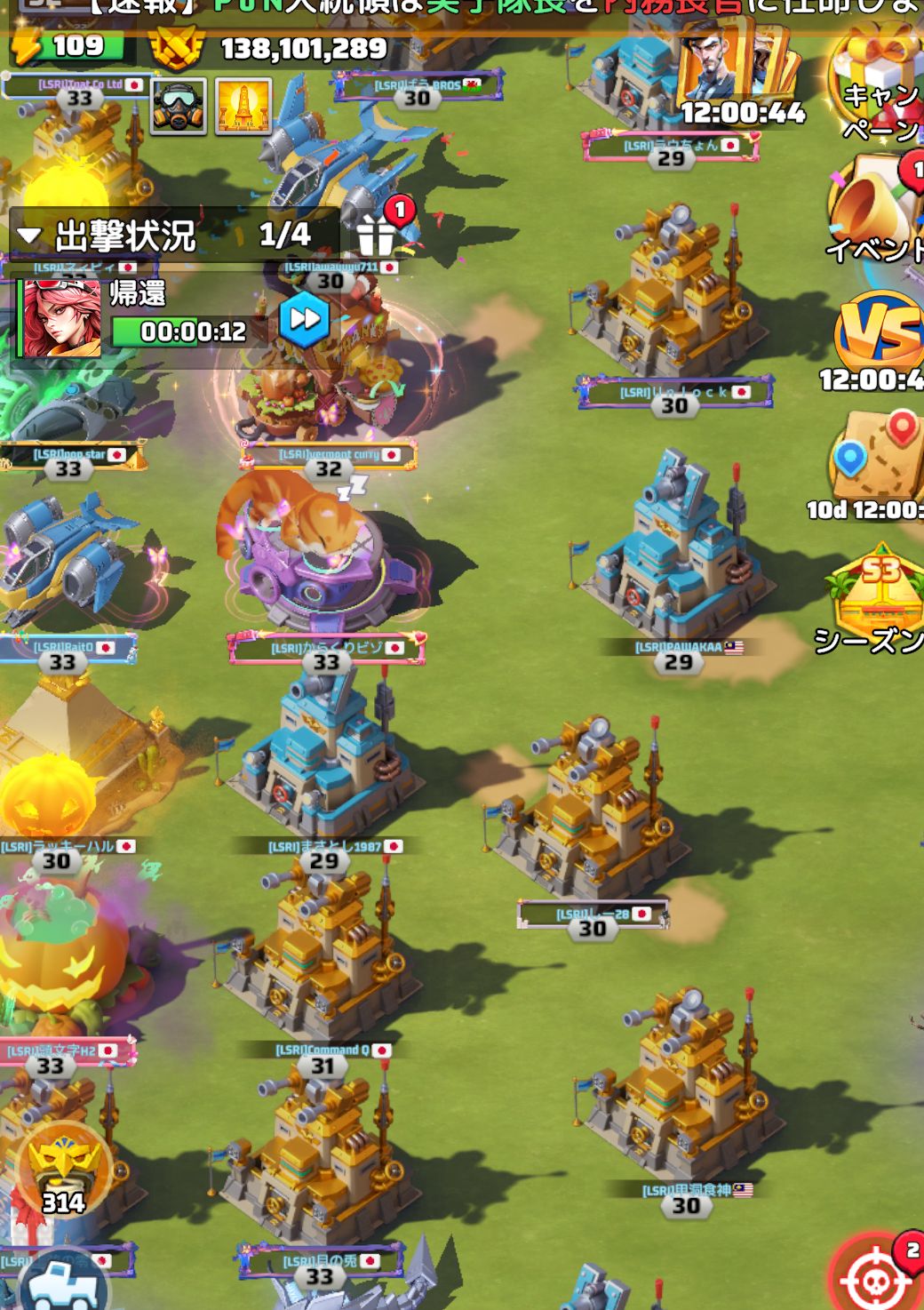The width and height of the screenshot is (924, 1310).
Task: Select the red-haired hero portrait
Action: tap(61, 319)
